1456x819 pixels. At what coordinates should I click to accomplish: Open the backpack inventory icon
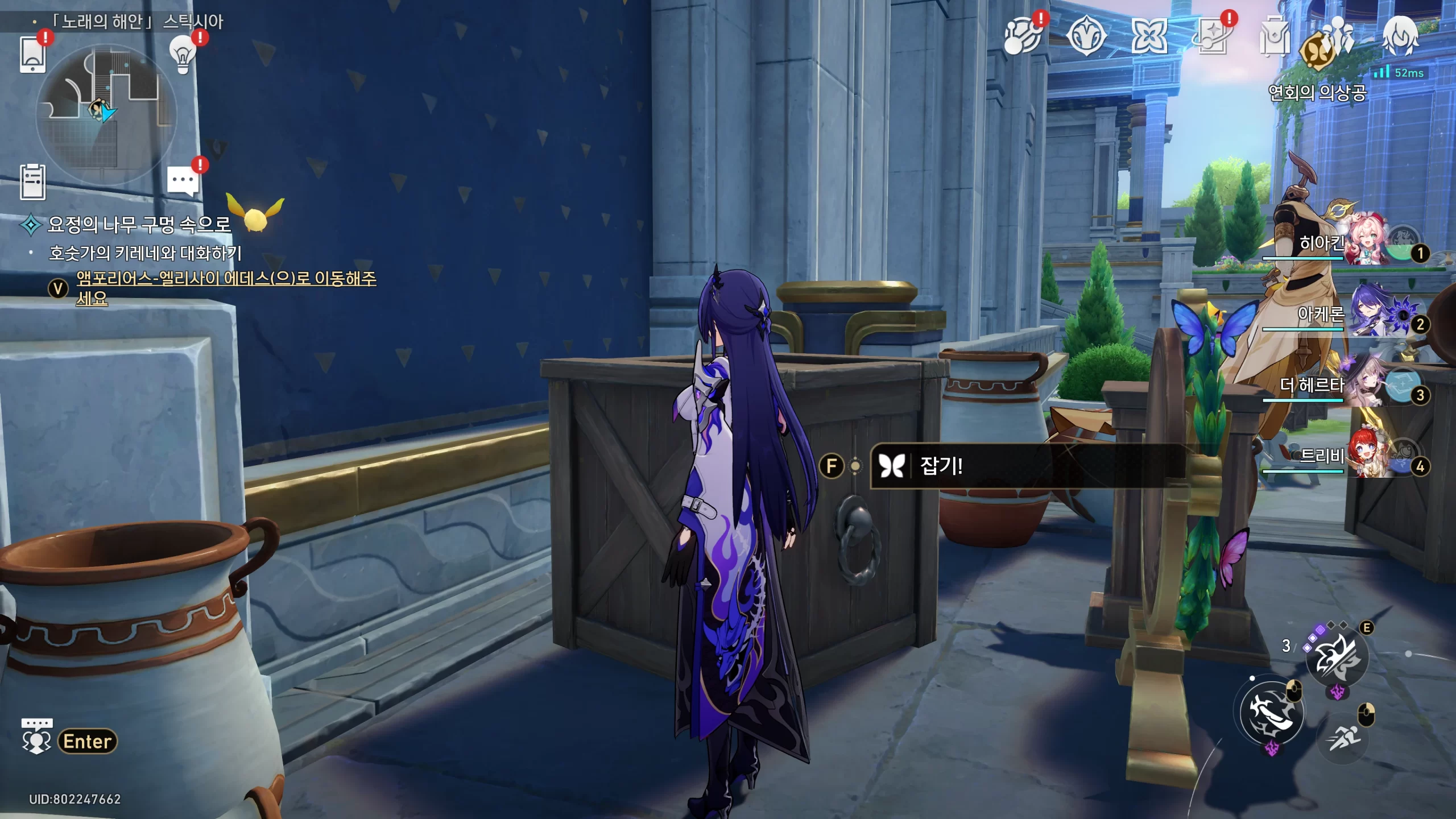click(1274, 36)
